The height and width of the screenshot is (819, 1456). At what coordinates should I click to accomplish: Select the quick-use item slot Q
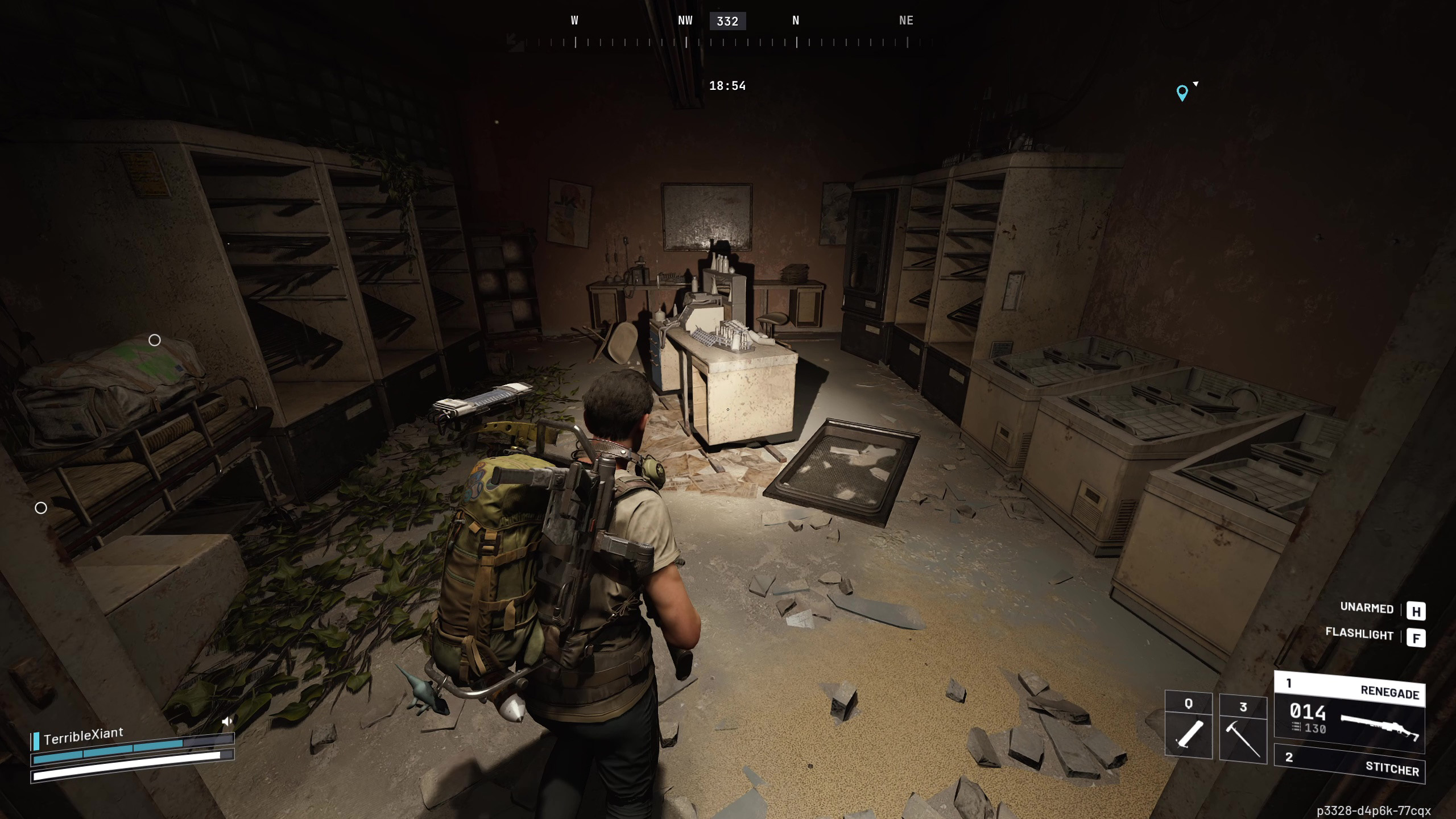click(1188, 726)
